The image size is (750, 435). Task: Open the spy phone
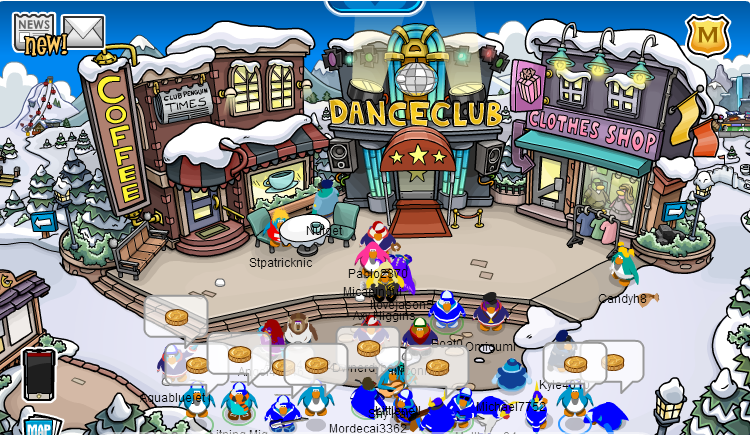pyautogui.click(x=39, y=372)
